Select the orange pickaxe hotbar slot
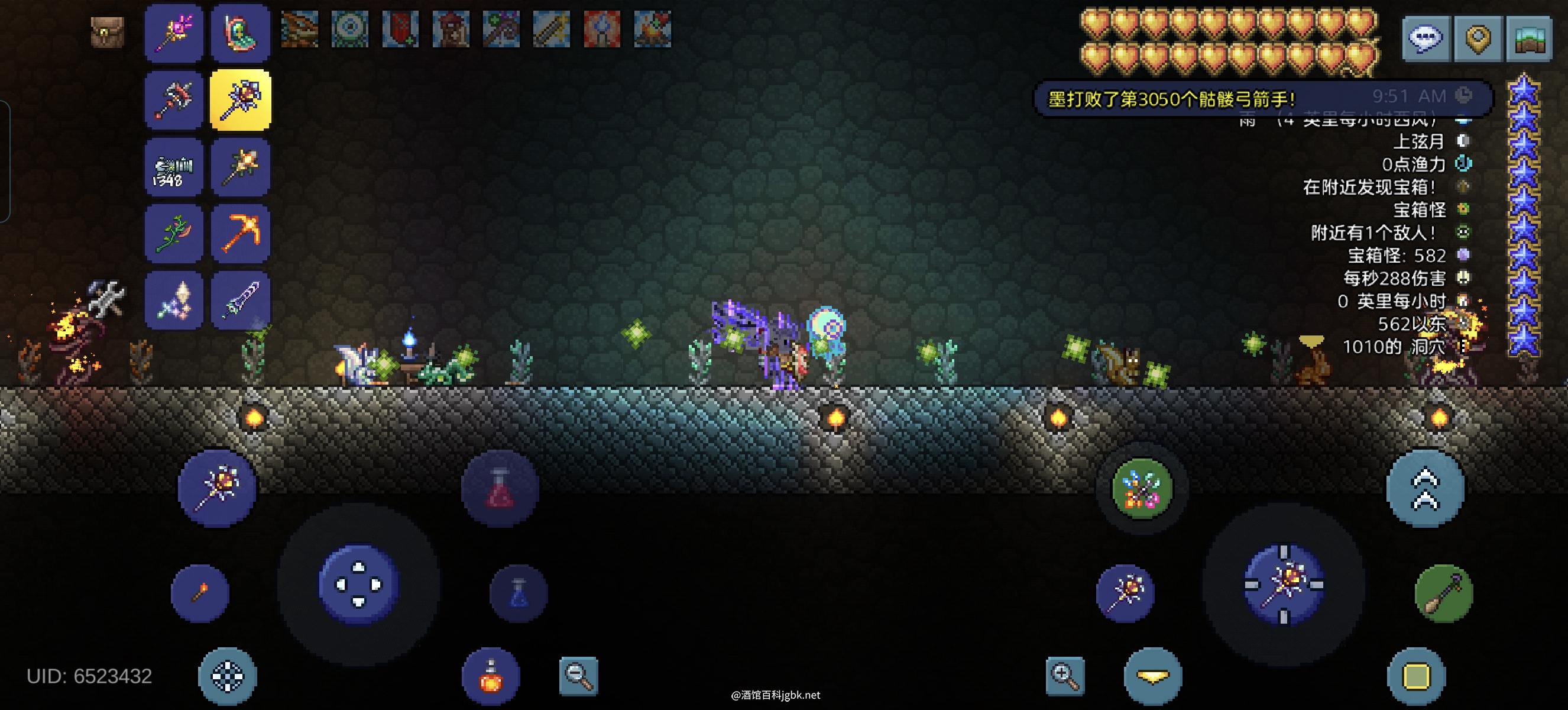The image size is (1568, 710). 241,233
